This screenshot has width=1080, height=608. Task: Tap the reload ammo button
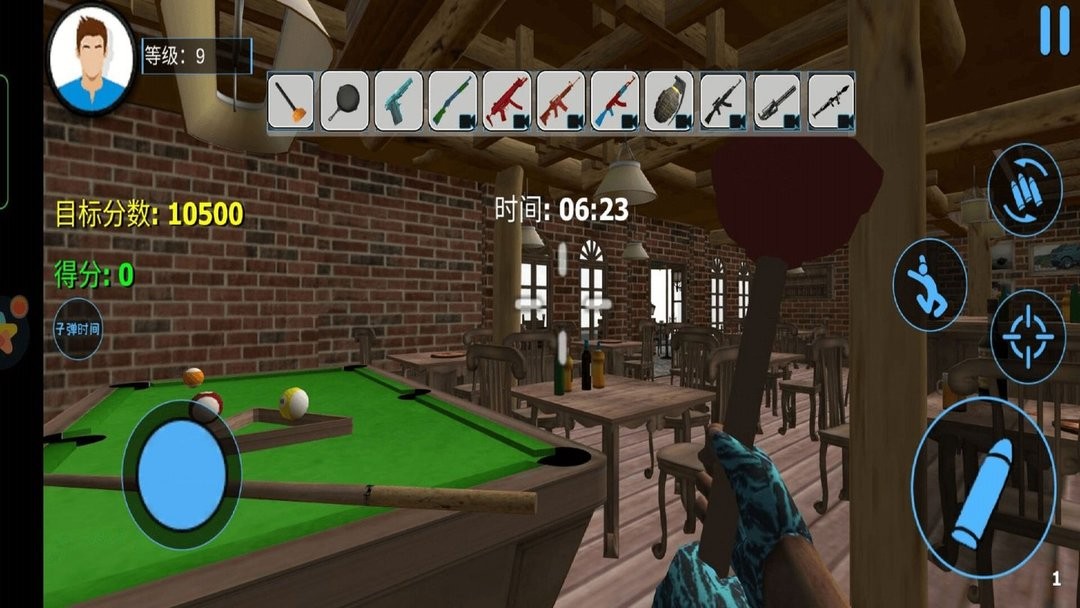coord(1025,190)
